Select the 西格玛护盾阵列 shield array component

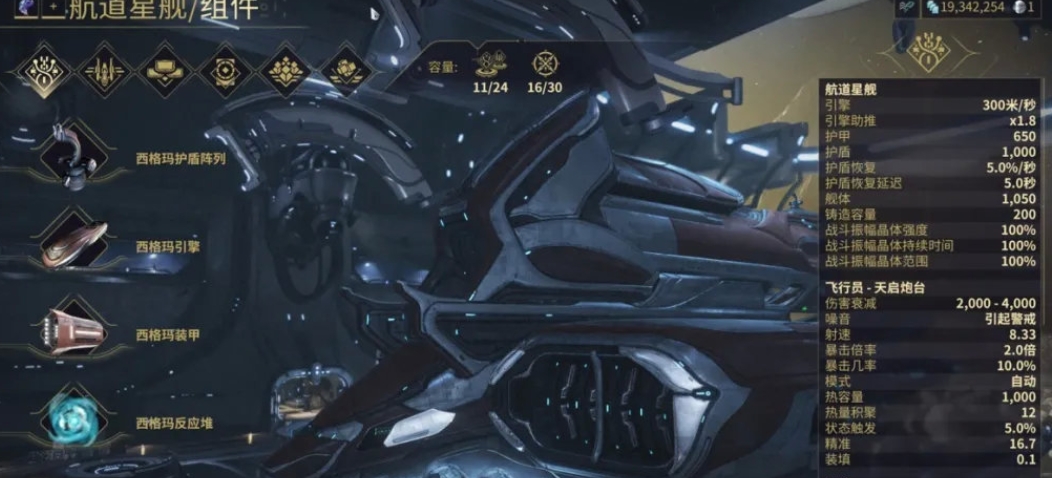coord(76,158)
